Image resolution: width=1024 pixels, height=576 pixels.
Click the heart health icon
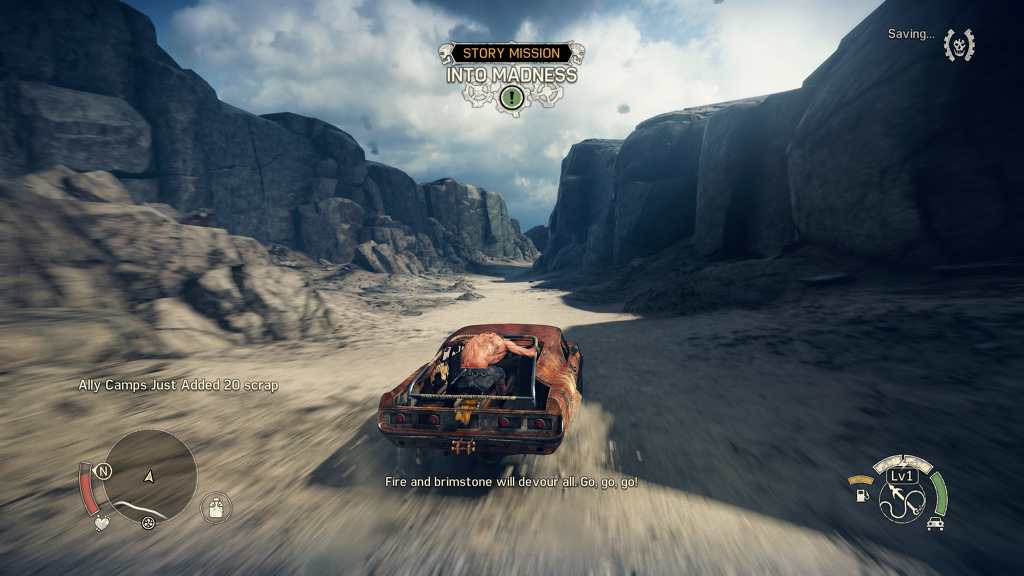click(100, 523)
